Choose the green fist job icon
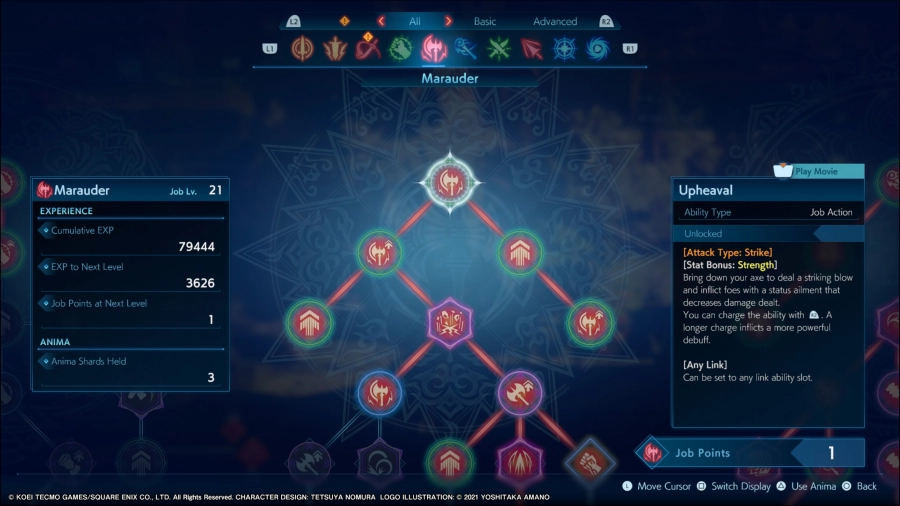Screen dimensions: 900x506 point(401,48)
